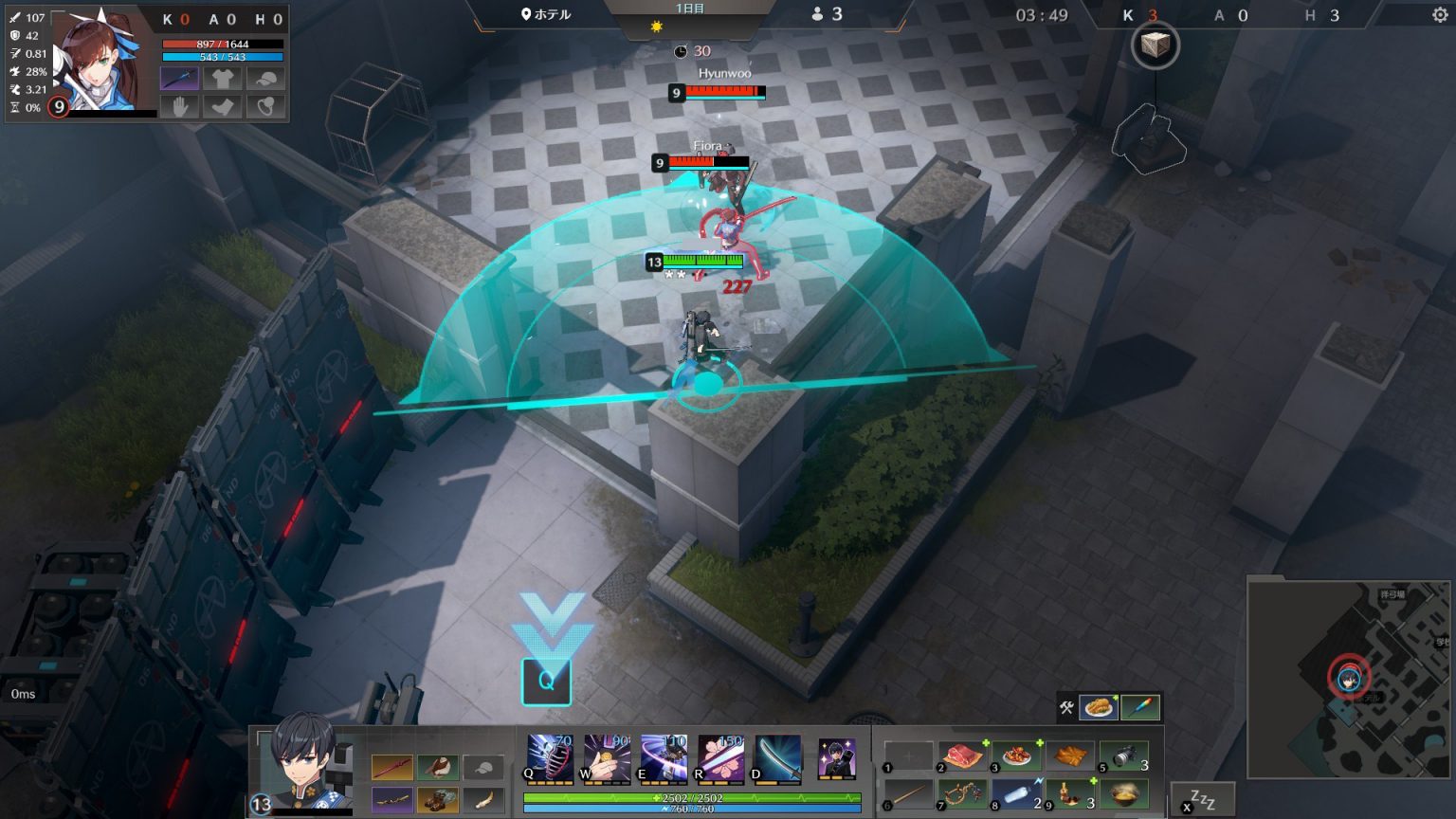
Task: Cast the R cherry blossom ultimate
Action: 720,757
